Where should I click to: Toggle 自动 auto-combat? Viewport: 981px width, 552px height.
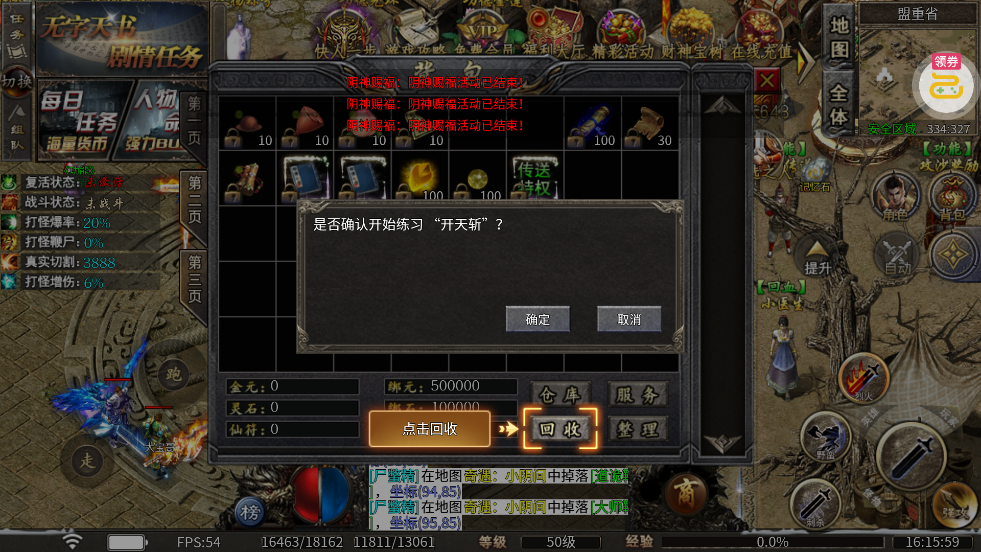[x=897, y=255]
